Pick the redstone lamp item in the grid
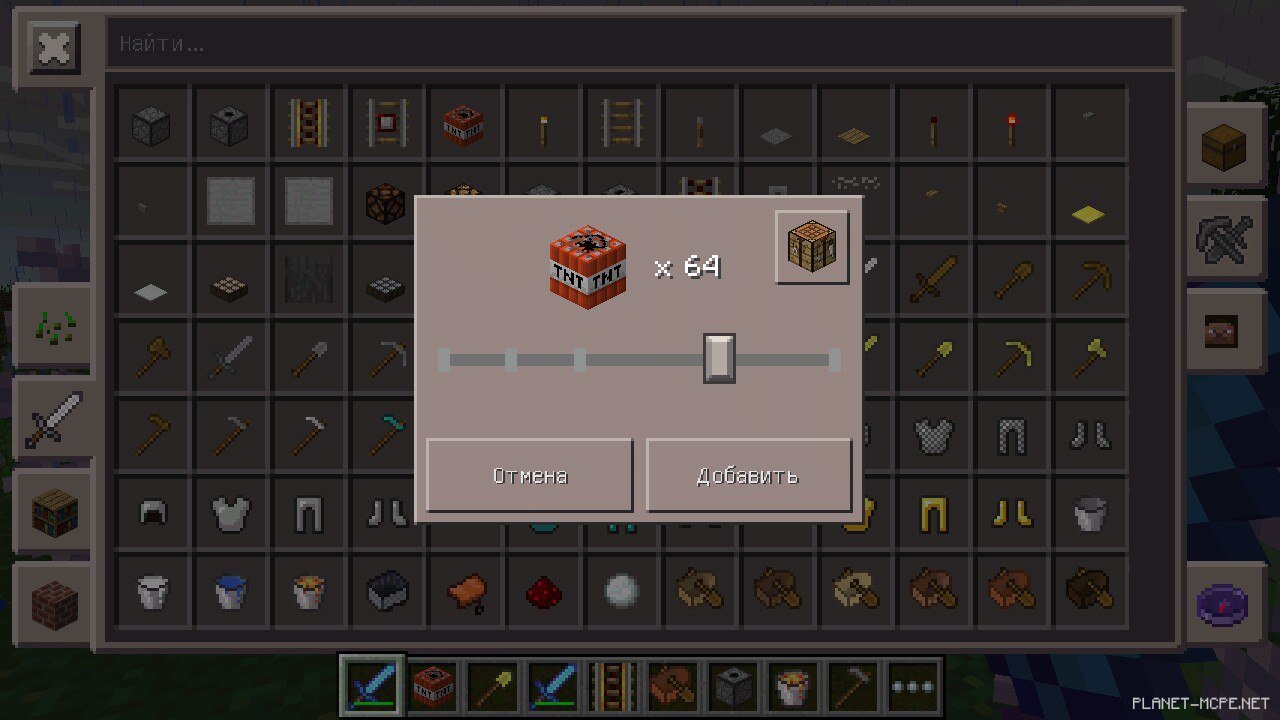Image resolution: width=1280 pixels, height=720 pixels. (385, 203)
